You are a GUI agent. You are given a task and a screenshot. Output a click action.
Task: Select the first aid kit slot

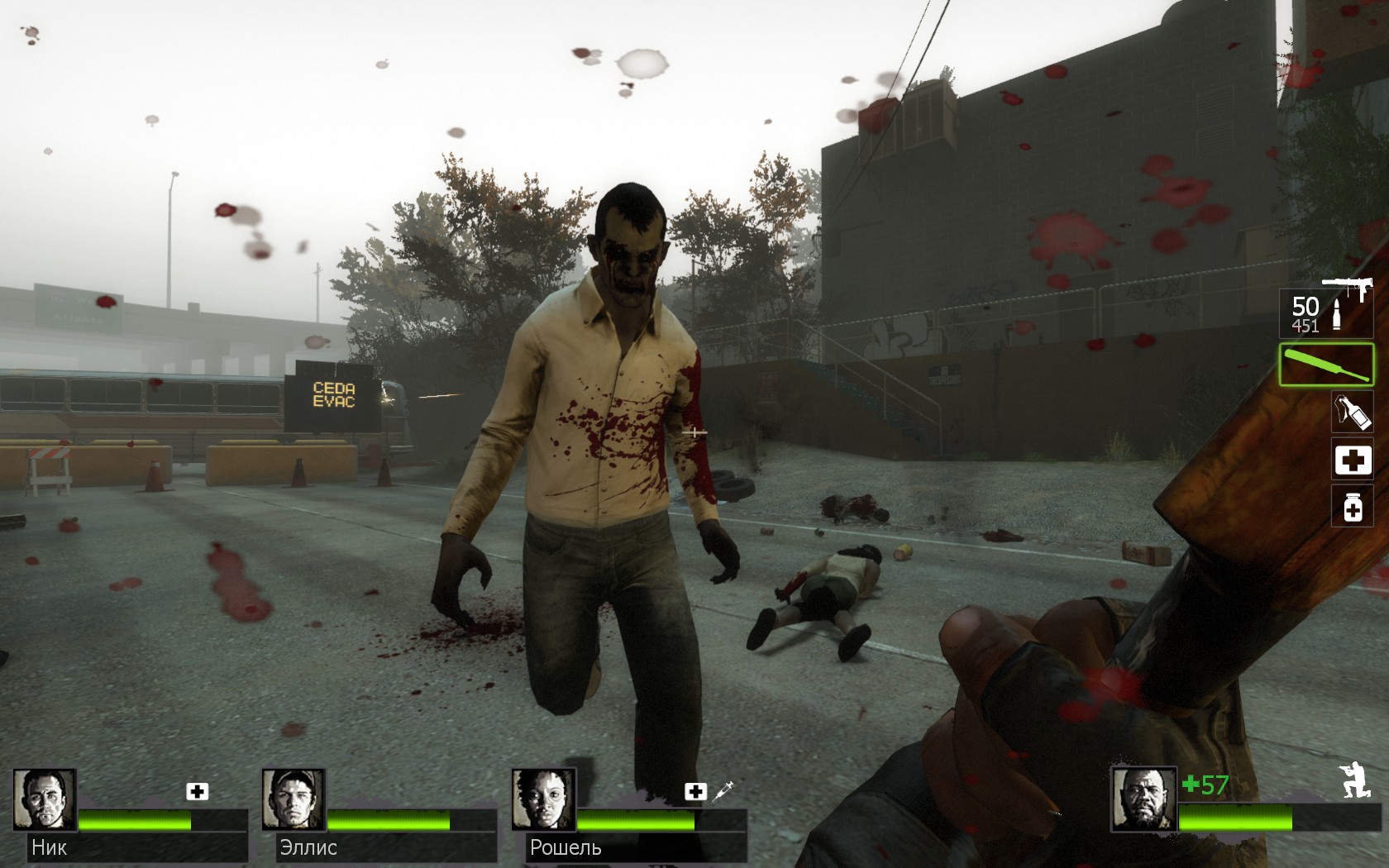pos(1352,460)
